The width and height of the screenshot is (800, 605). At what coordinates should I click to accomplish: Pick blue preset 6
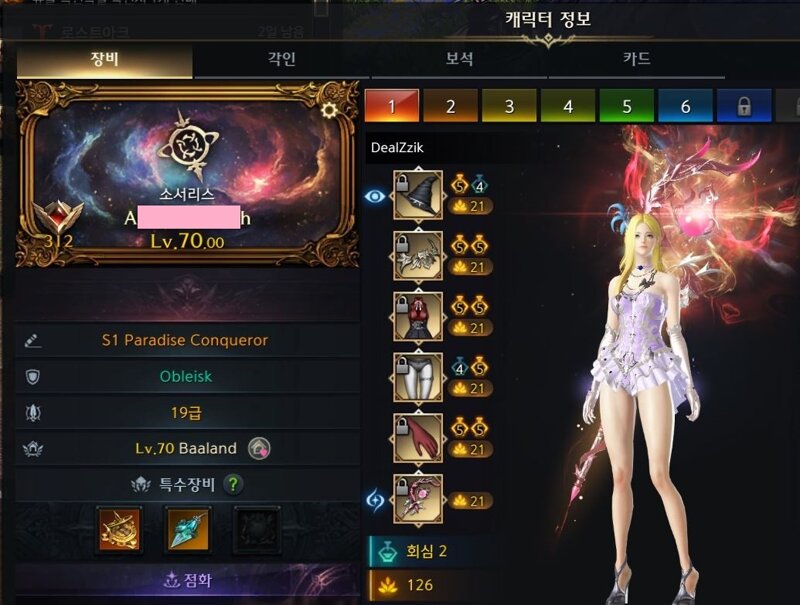tap(685, 106)
